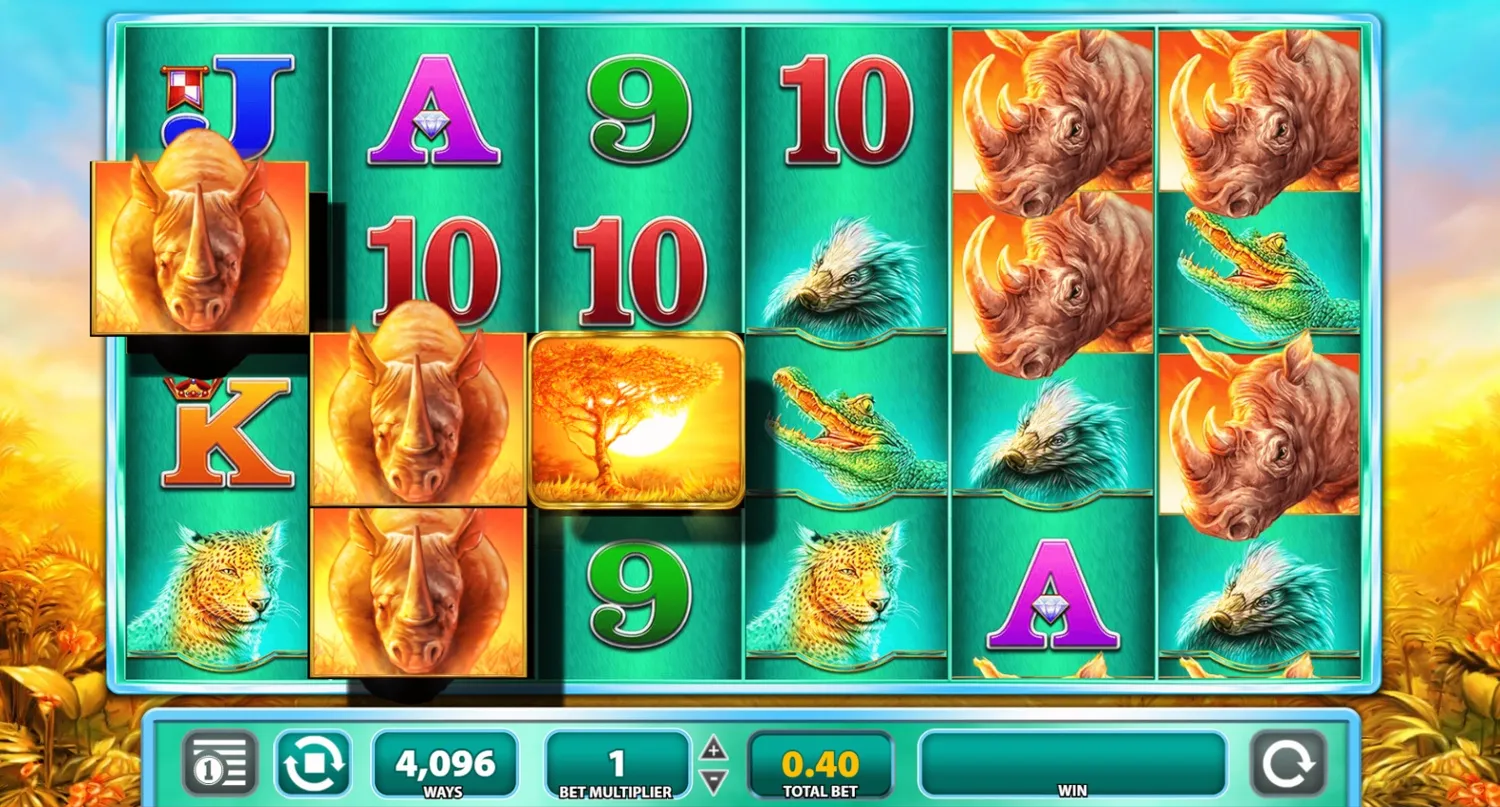Open the autoplay options
The height and width of the screenshot is (807, 1500).
coord(313,764)
